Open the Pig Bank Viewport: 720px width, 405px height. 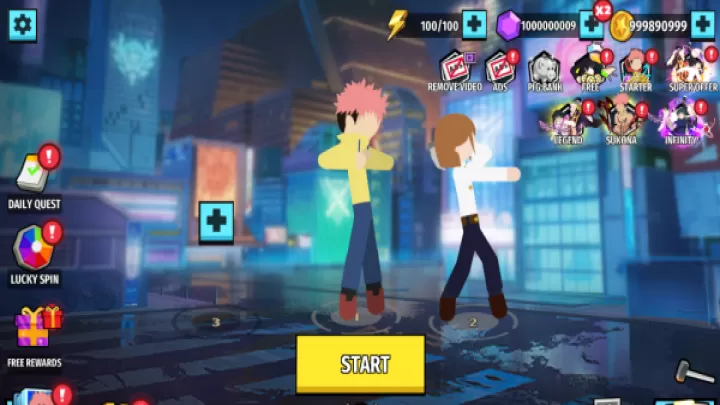coord(544,68)
